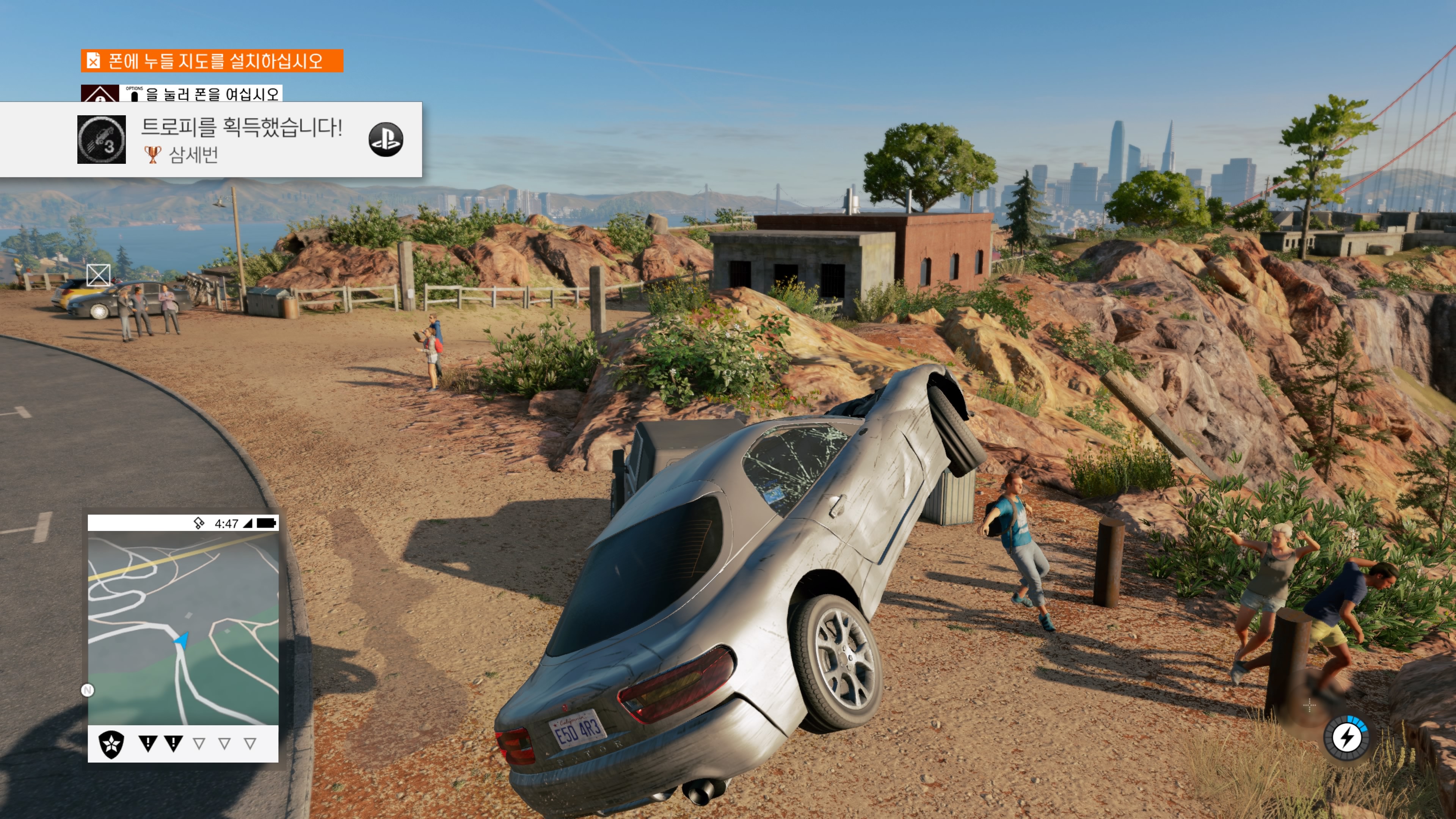Select the DedSec shield icon under the minimap
This screenshot has width=1456, height=819.
111,744
